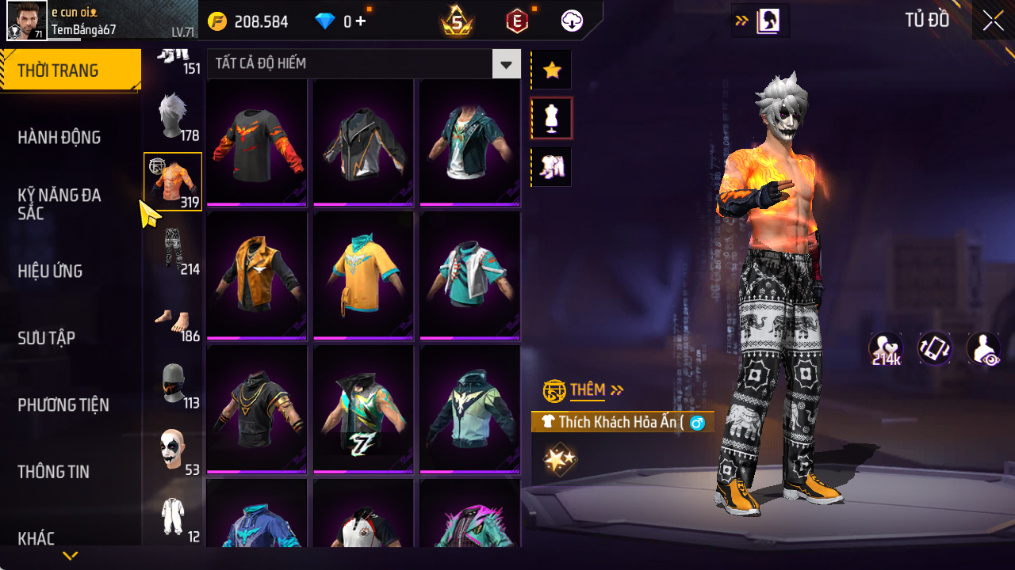Switch to Kỹ Năng Đa Sắc
This screenshot has width=1015, height=570.
pyautogui.click(x=60, y=204)
